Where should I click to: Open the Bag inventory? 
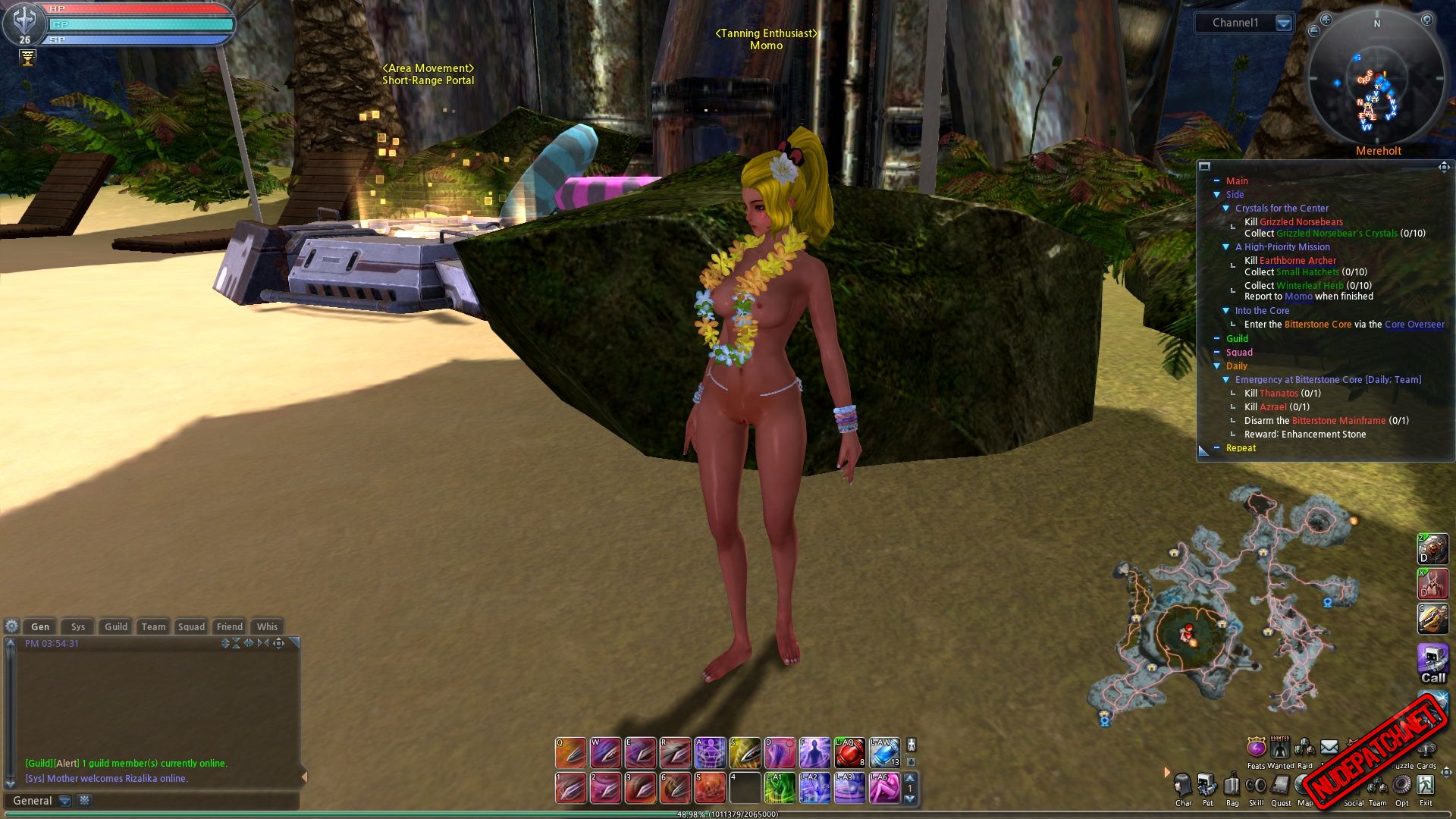point(1232,786)
